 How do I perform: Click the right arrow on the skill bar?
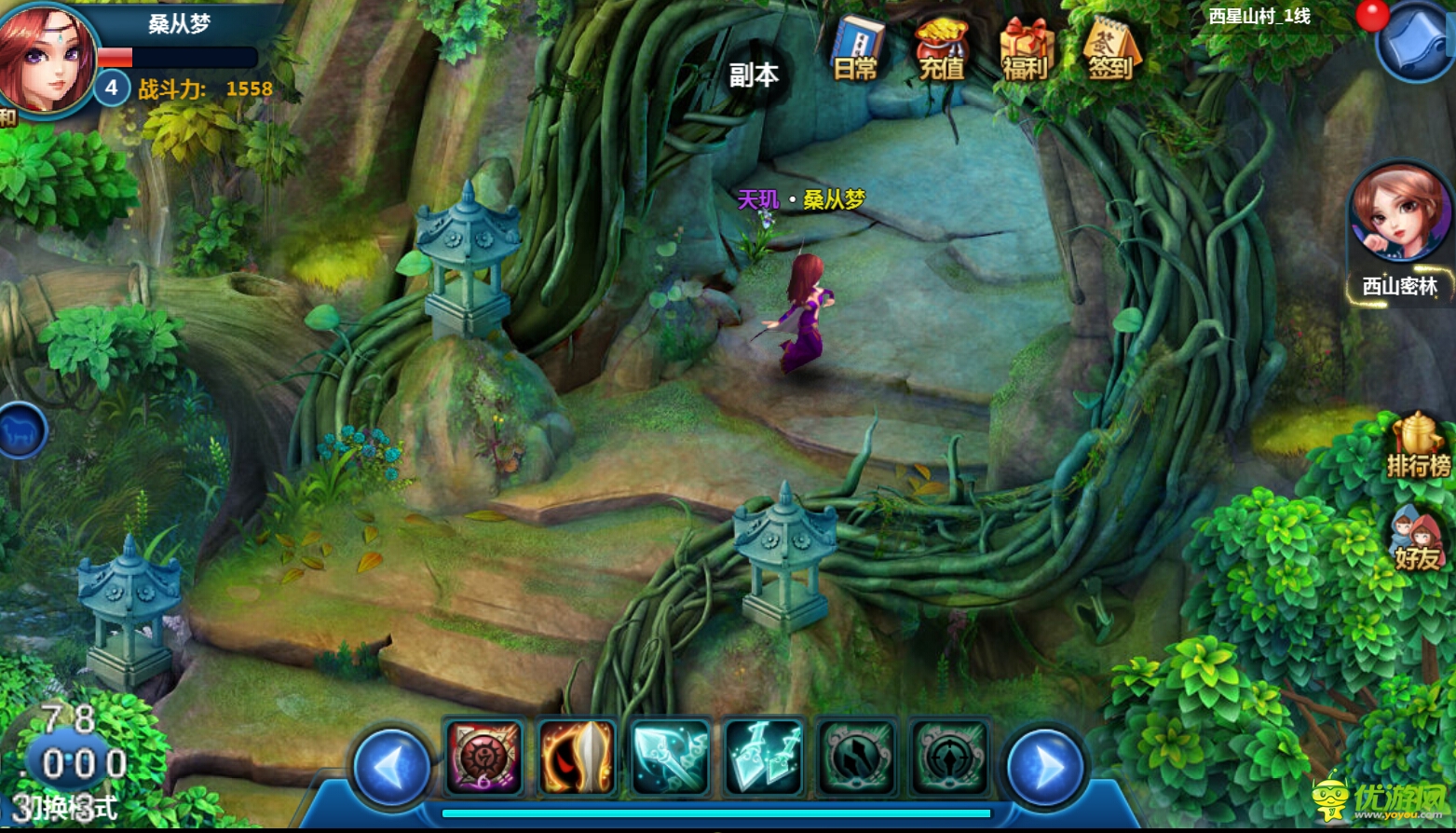coord(1044,767)
